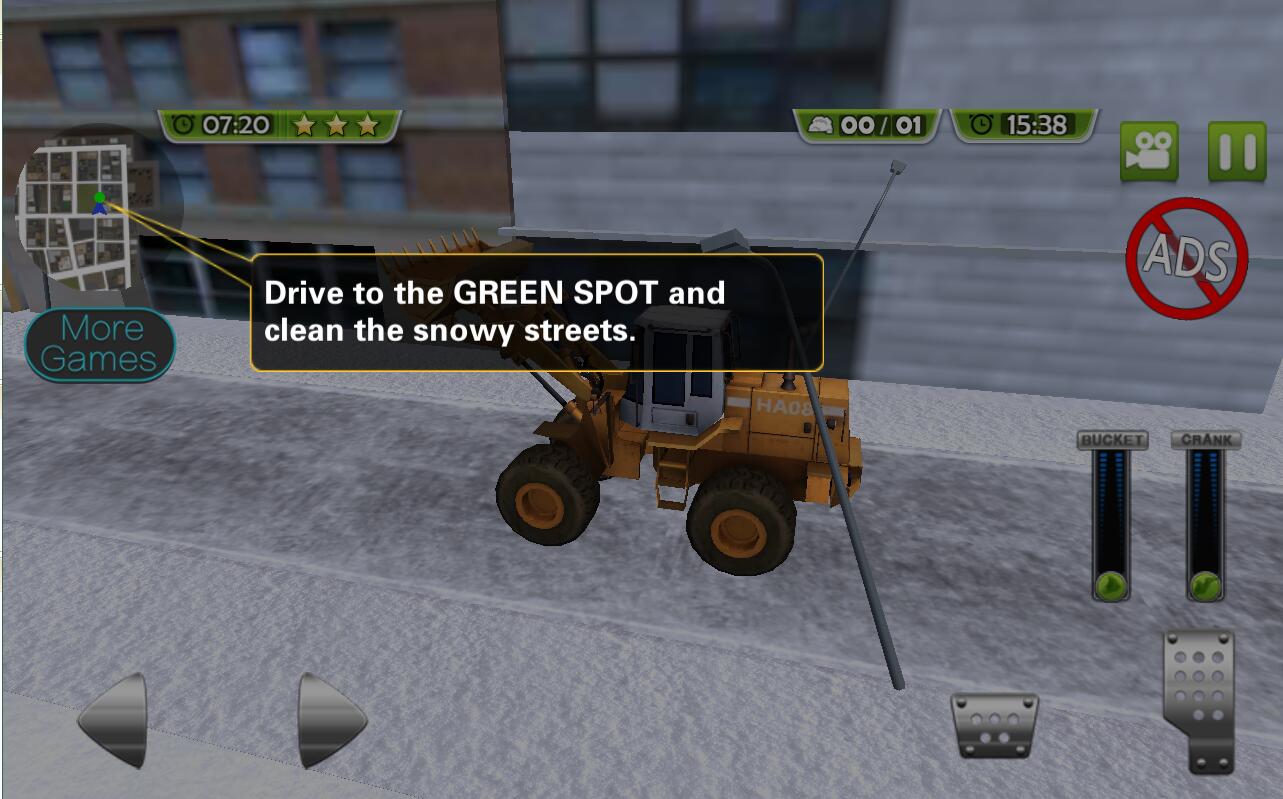Tap the gas pedal

tap(1198, 700)
